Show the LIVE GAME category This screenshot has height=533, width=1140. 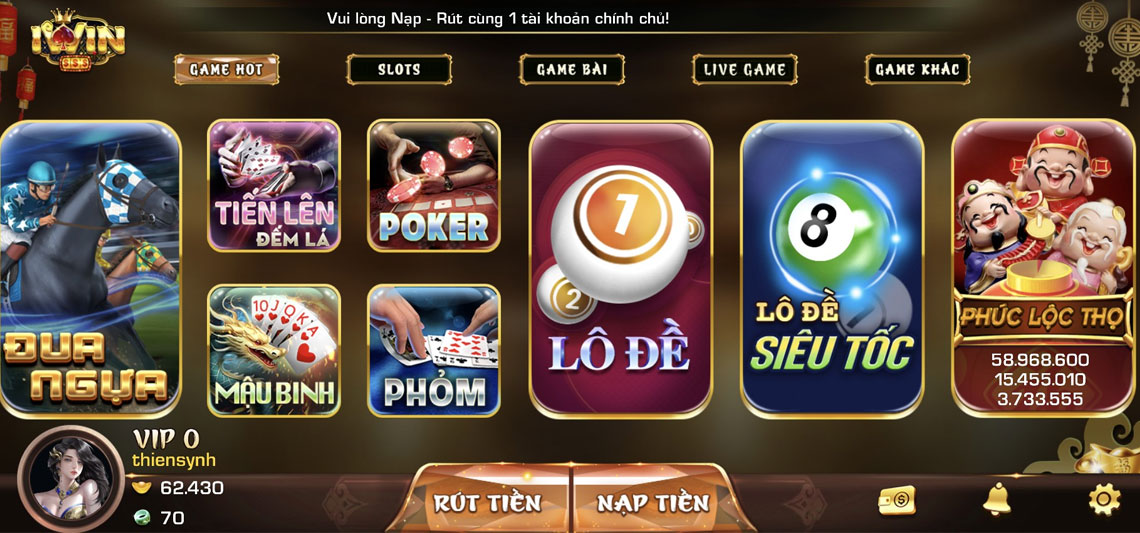pos(745,69)
